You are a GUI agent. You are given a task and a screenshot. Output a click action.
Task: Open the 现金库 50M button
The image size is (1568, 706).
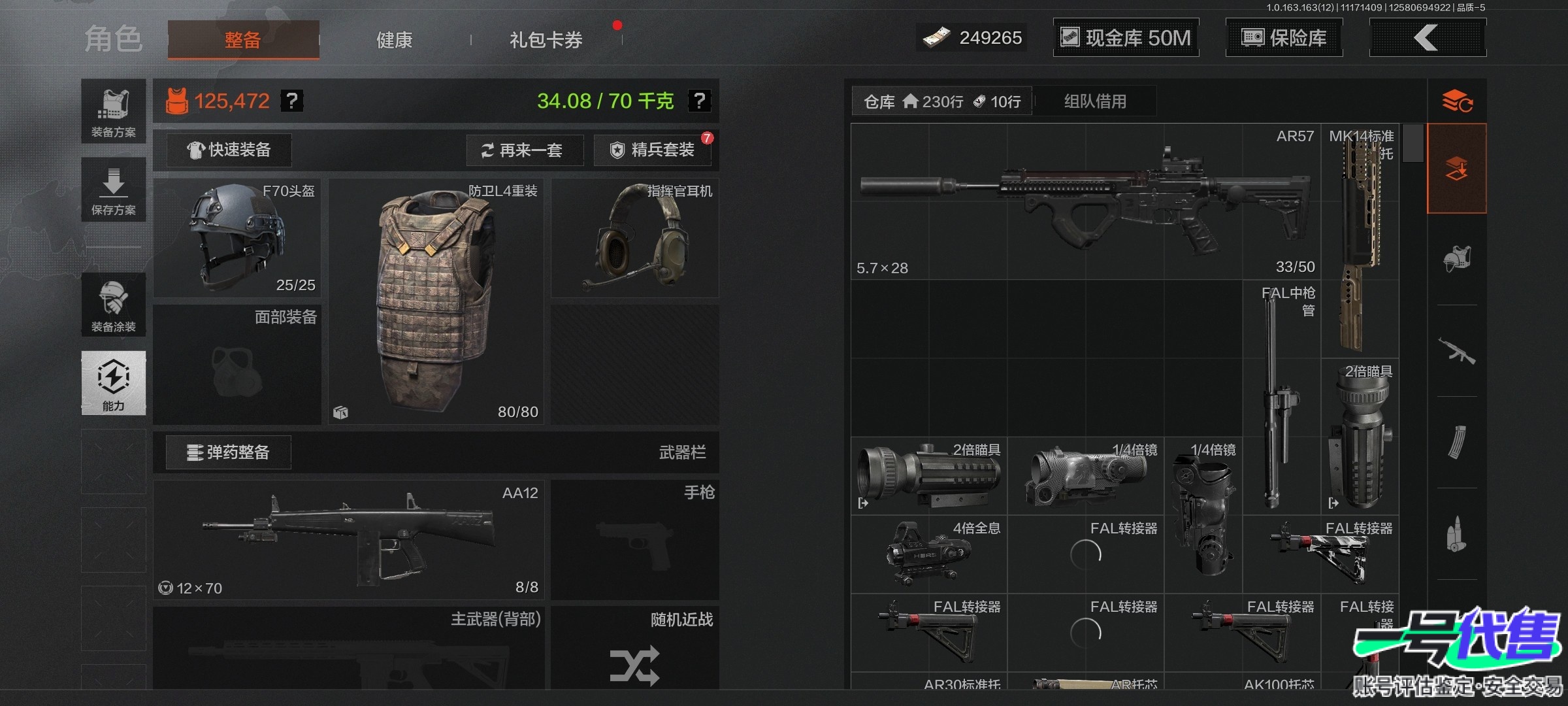pos(1126,38)
